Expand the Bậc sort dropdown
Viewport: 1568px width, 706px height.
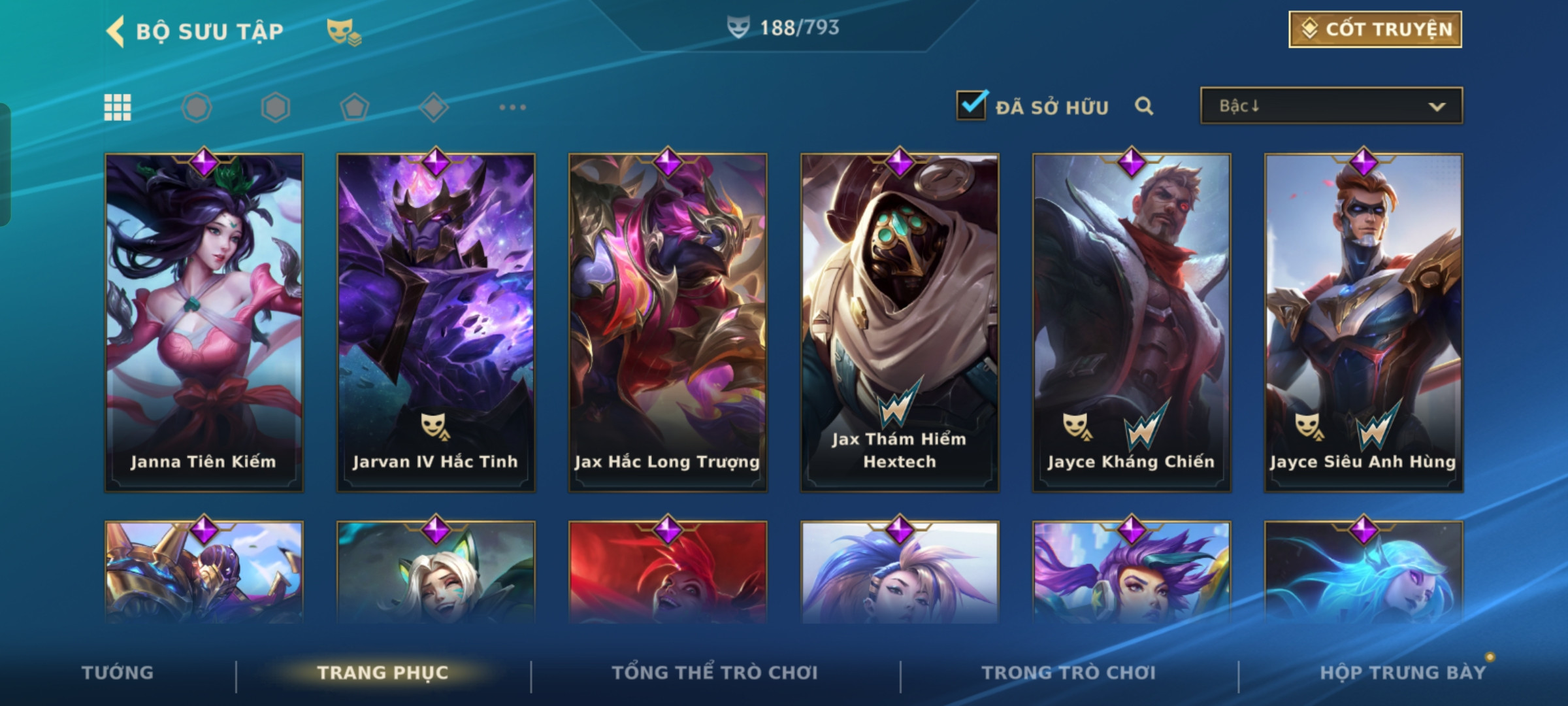point(1331,106)
